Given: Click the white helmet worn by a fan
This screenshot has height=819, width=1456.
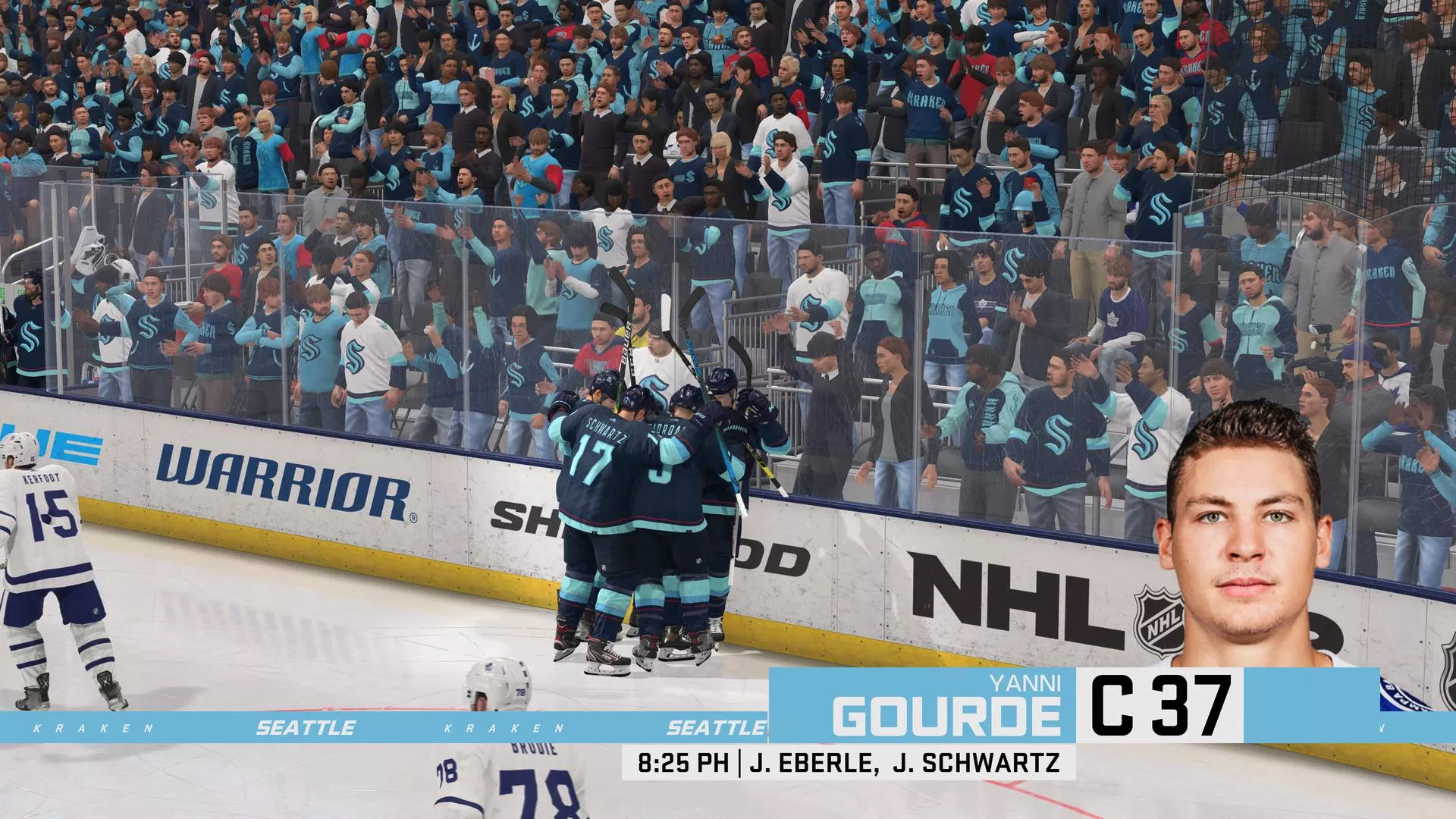Looking at the screenshot, I should click(x=673, y=145).
